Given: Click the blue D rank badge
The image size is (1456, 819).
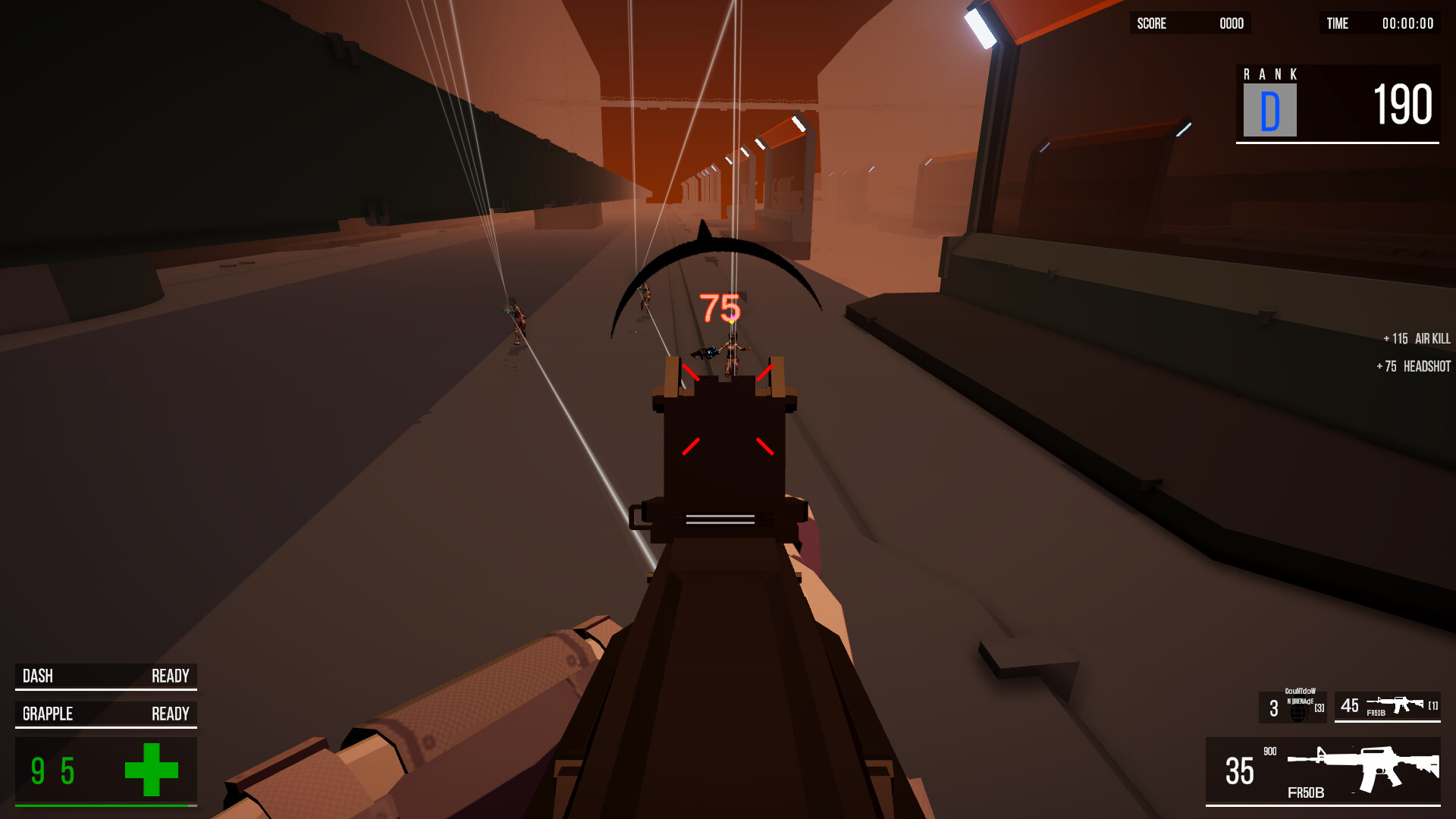Looking at the screenshot, I should (1269, 108).
